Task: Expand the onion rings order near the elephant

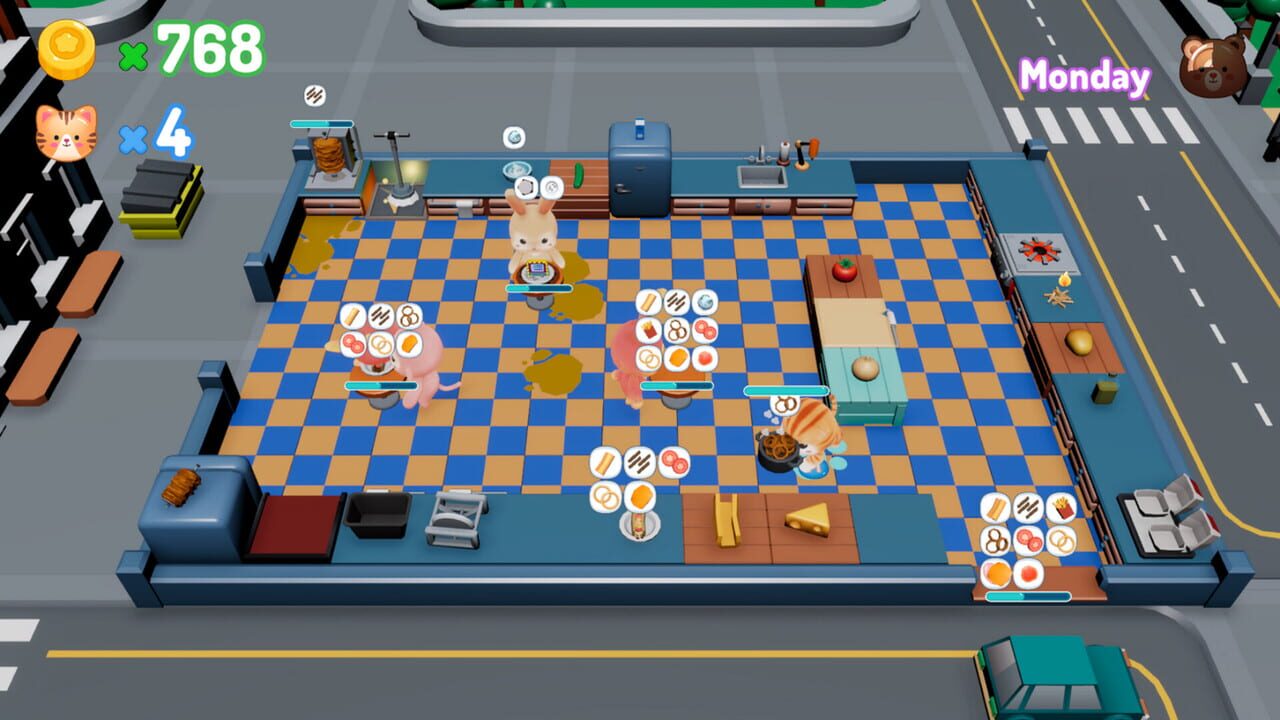Action: [x=380, y=344]
